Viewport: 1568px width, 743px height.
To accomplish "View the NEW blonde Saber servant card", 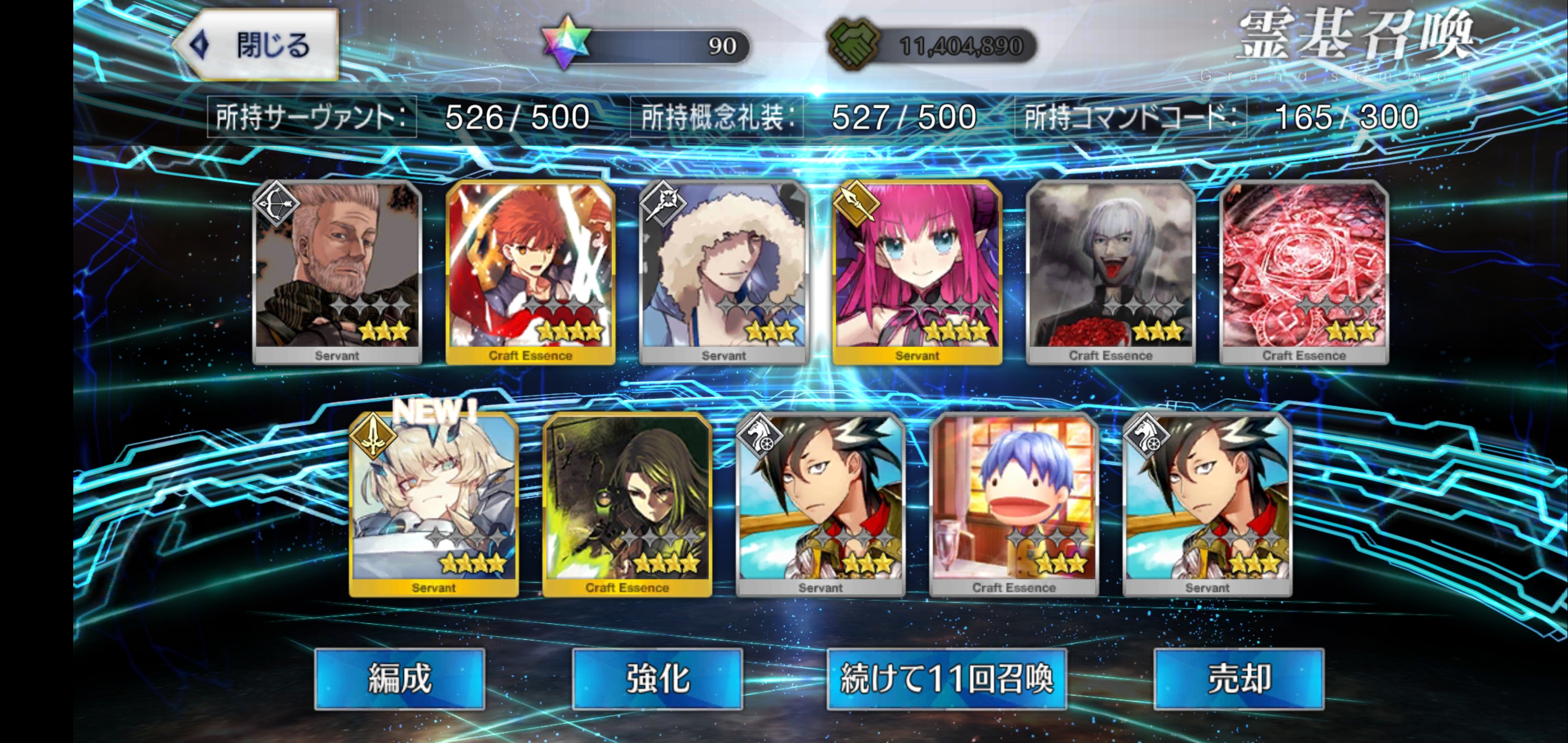I will 433,504.
